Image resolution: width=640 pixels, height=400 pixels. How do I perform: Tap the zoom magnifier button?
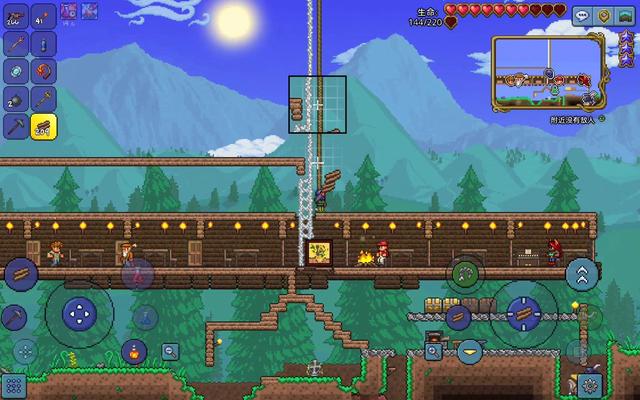point(170,351)
